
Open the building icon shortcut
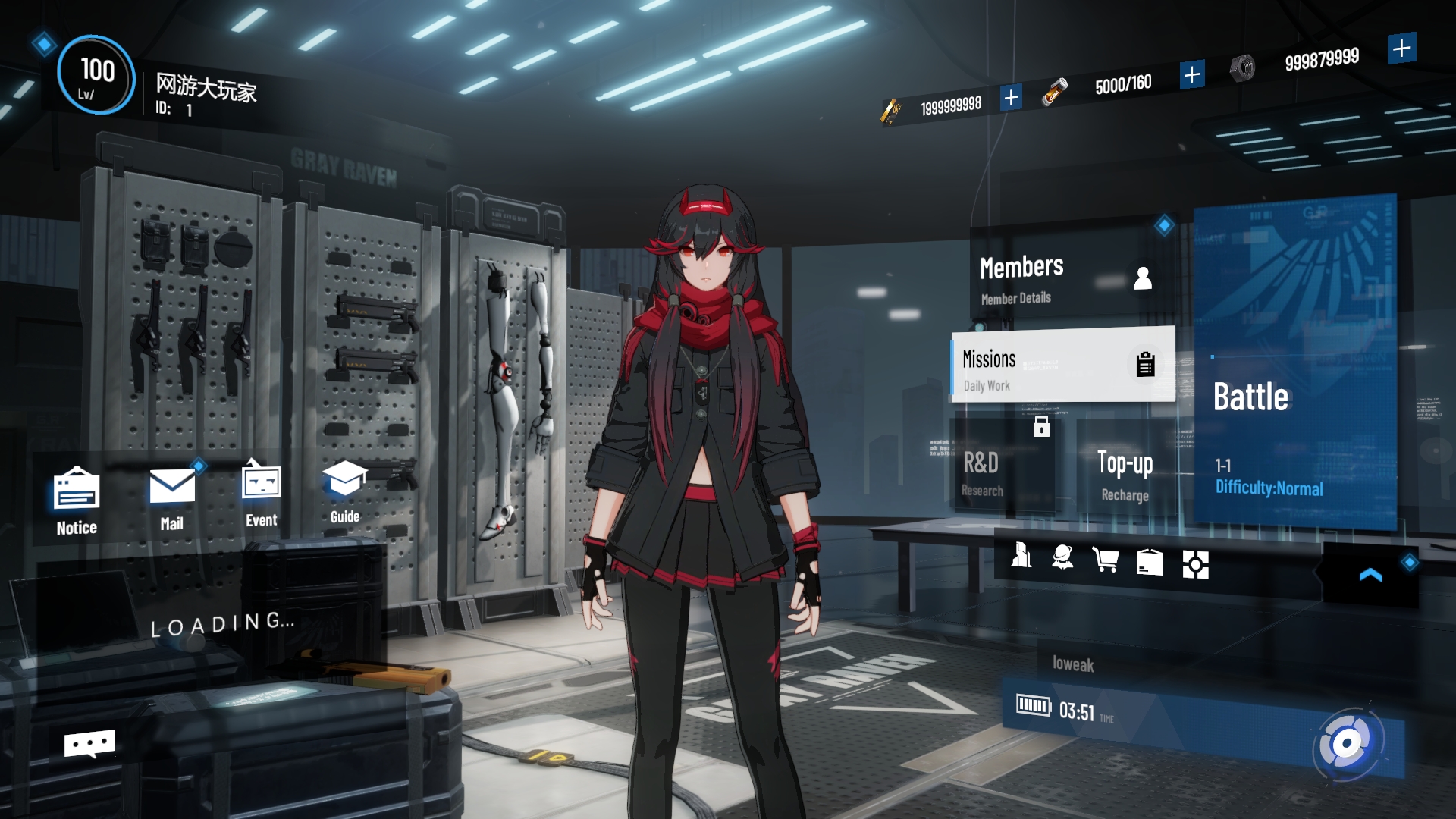pyautogui.click(x=1021, y=556)
